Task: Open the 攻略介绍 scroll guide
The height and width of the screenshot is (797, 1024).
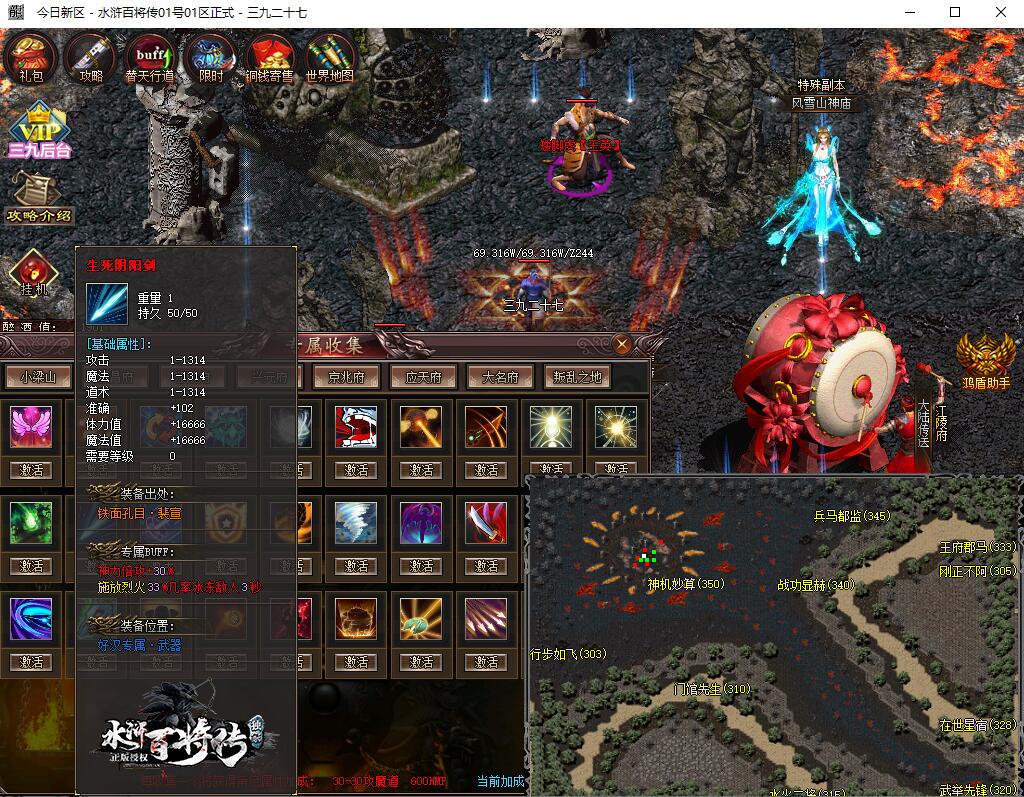Action: pyautogui.click(x=38, y=196)
